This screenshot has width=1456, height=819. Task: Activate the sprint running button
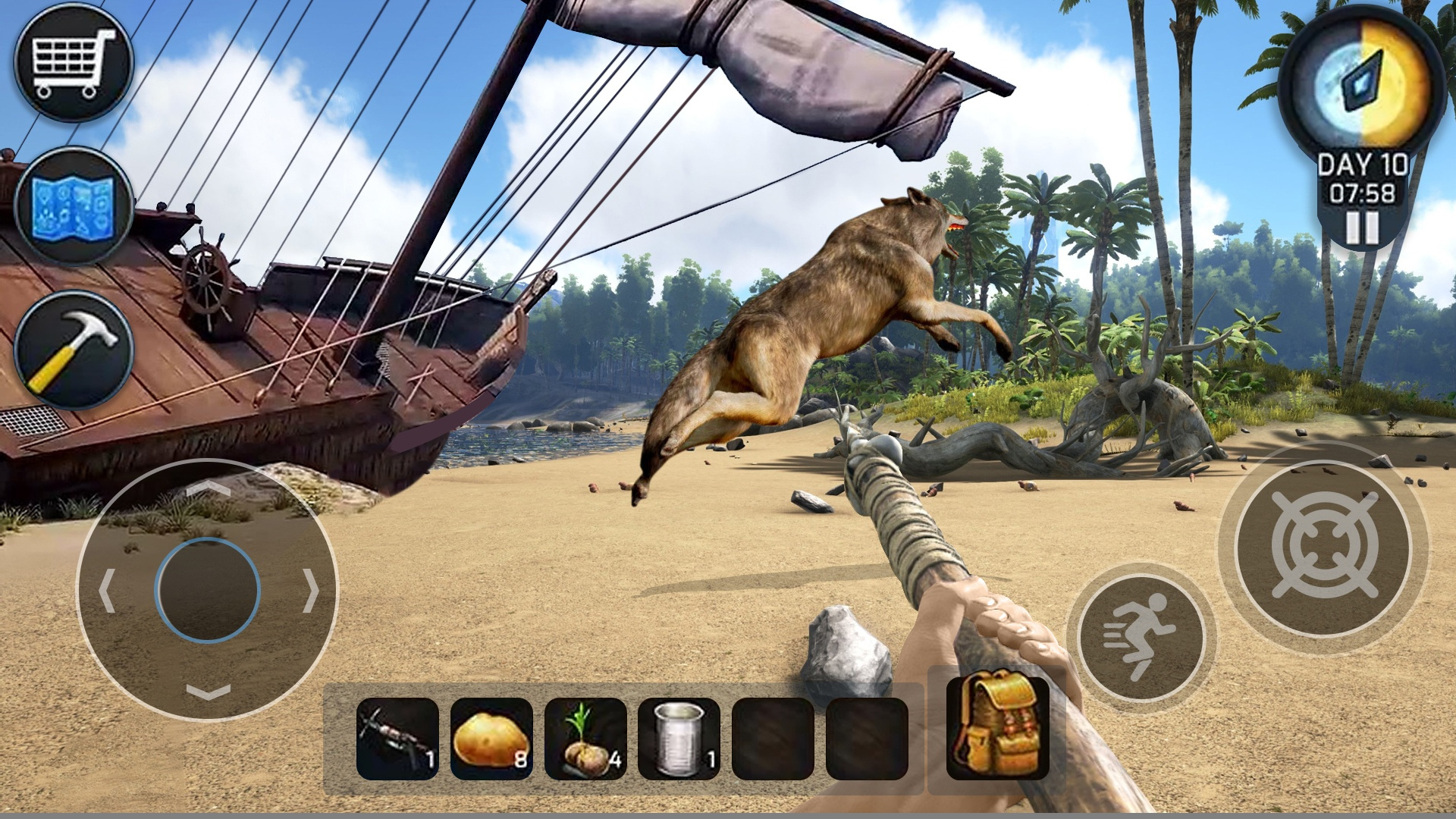tap(1141, 636)
